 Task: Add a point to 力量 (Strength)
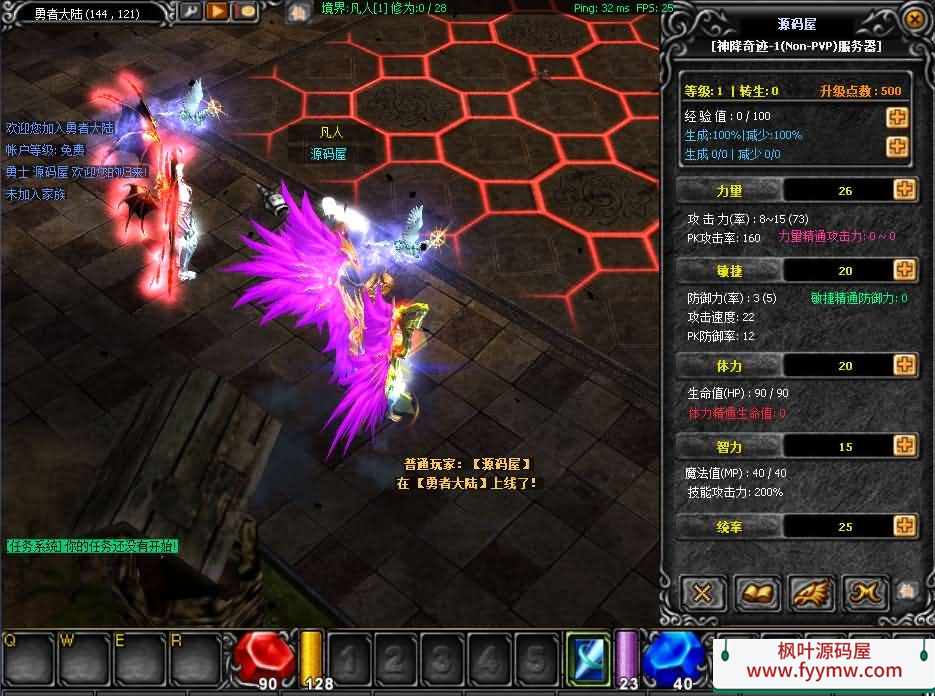(904, 190)
